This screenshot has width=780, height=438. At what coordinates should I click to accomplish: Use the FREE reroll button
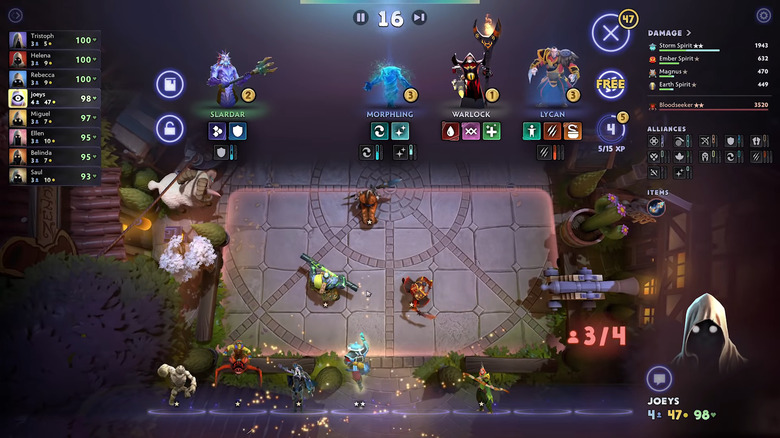(610, 84)
